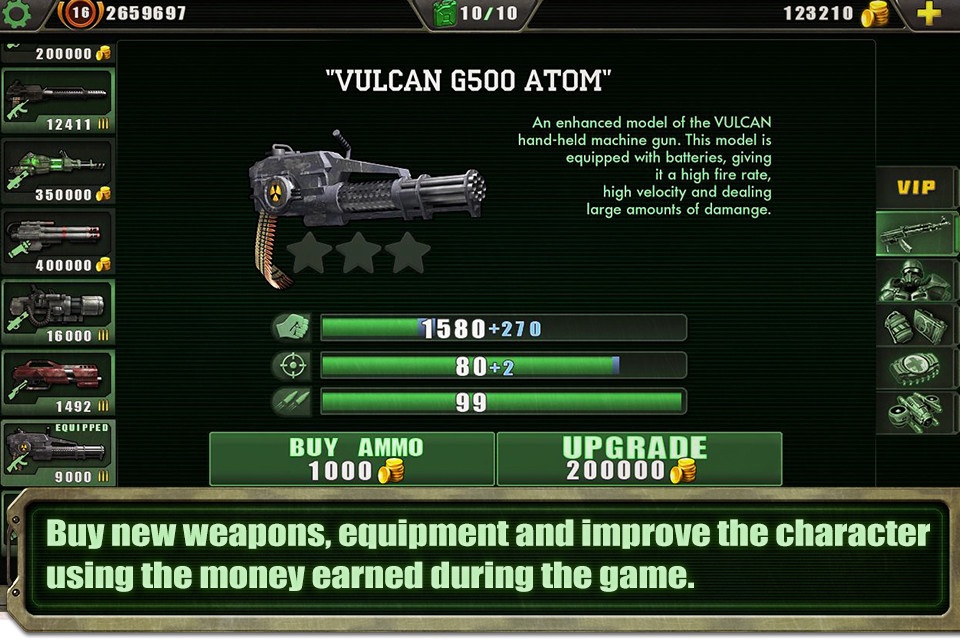Select the red weapon with 1492 ammo

57,382
